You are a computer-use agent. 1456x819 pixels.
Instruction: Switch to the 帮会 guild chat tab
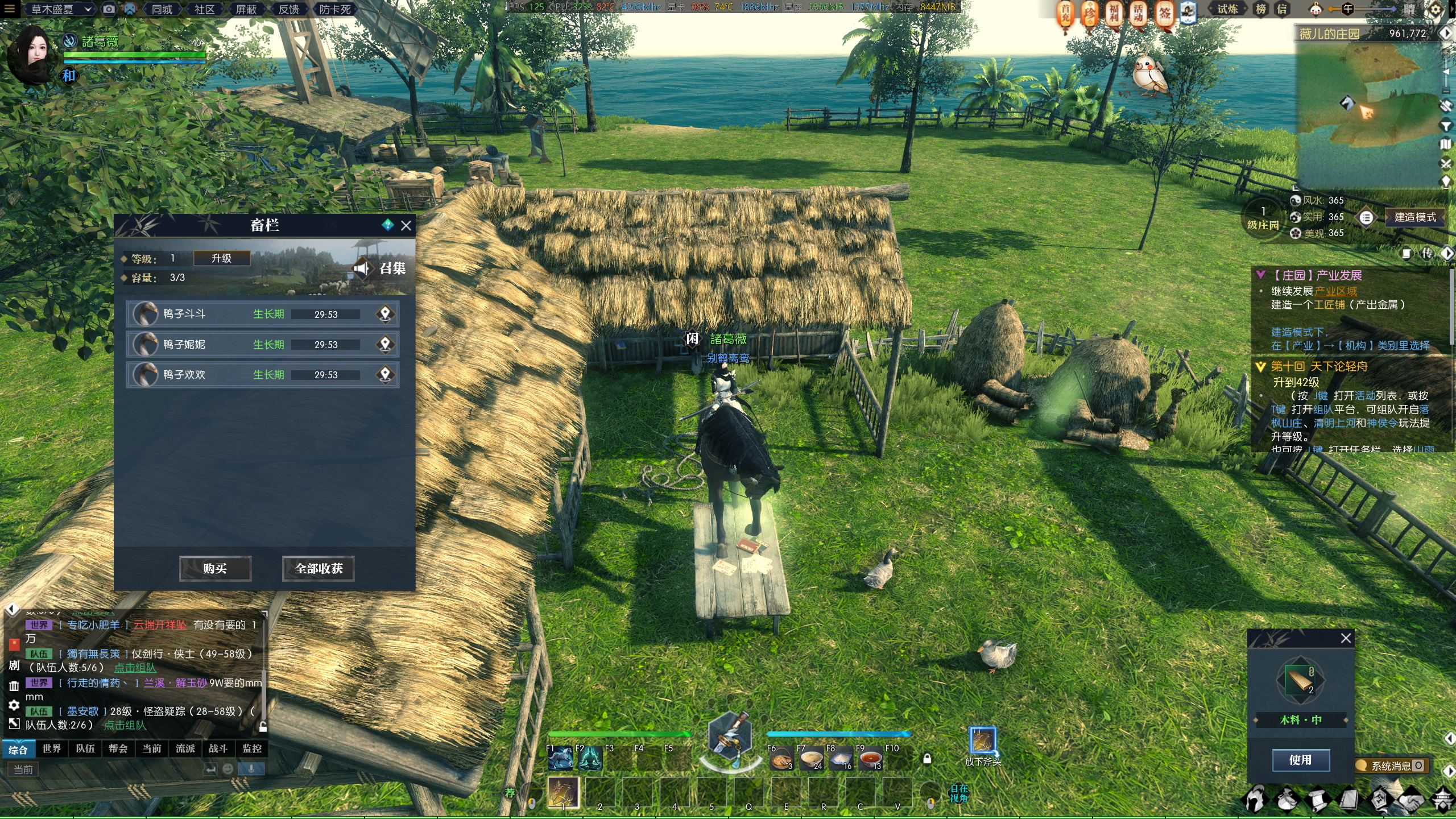118,748
